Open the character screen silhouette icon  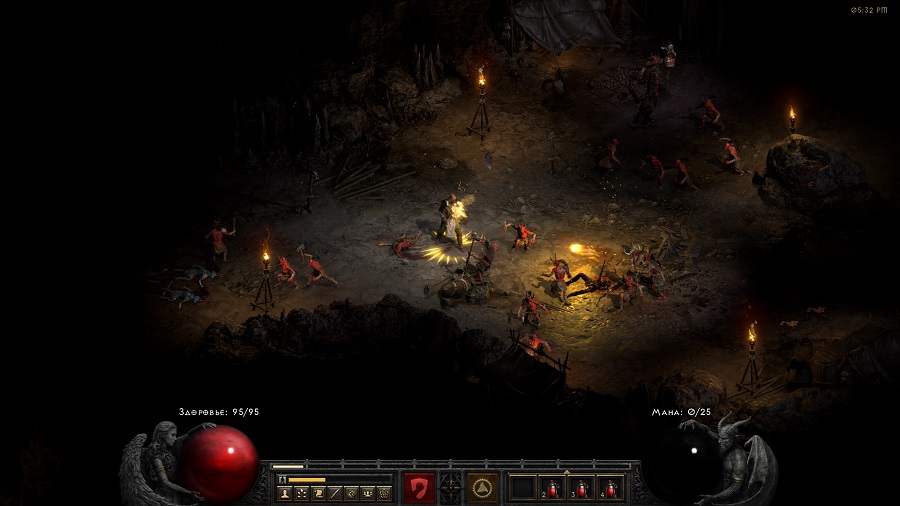285,493
